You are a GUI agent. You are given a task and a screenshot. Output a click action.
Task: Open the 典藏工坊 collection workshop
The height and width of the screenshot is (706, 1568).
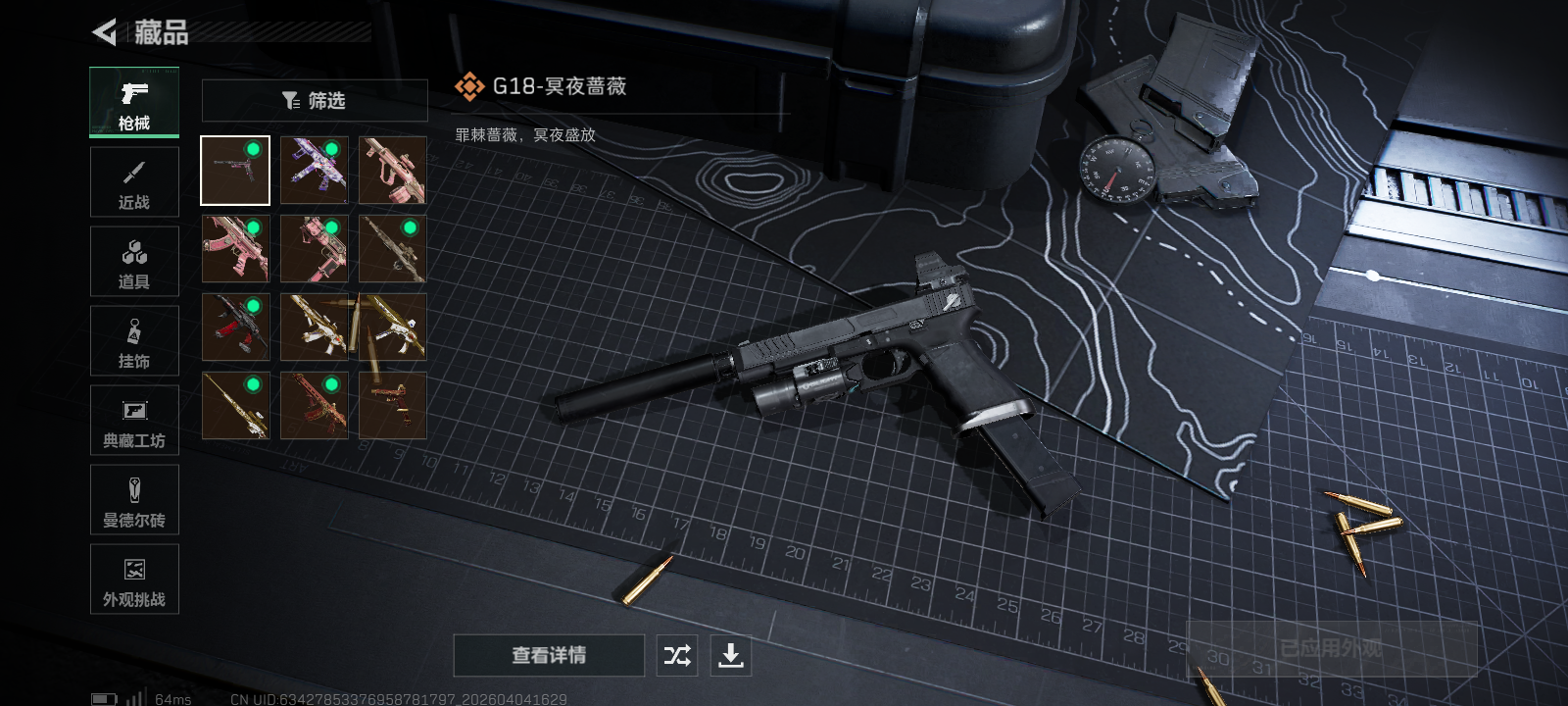(134, 420)
